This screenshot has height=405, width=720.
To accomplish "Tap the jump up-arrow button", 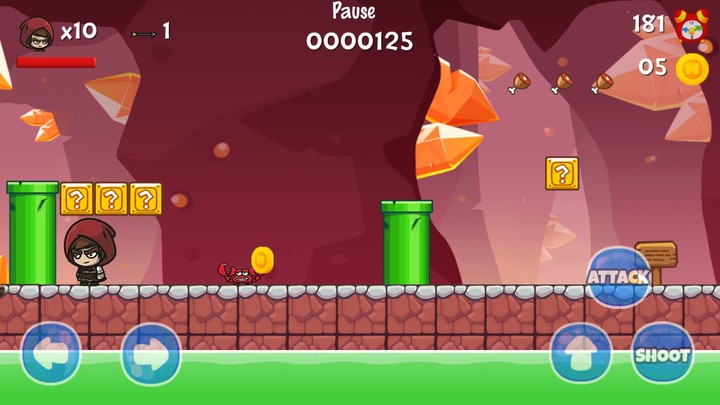I will click(581, 354).
